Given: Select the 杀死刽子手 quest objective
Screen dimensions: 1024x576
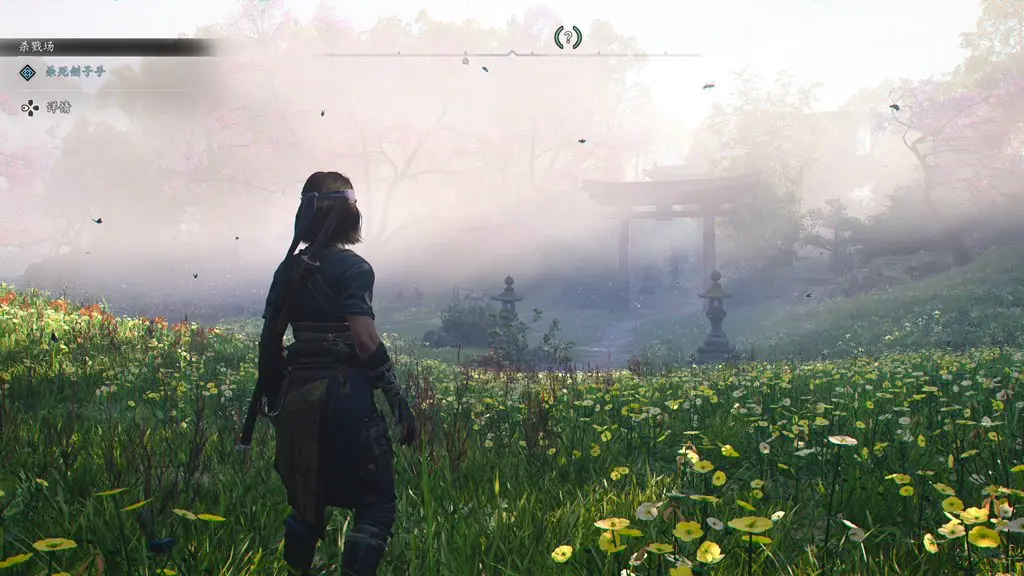Looking at the screenshot, I should point(75,72).
